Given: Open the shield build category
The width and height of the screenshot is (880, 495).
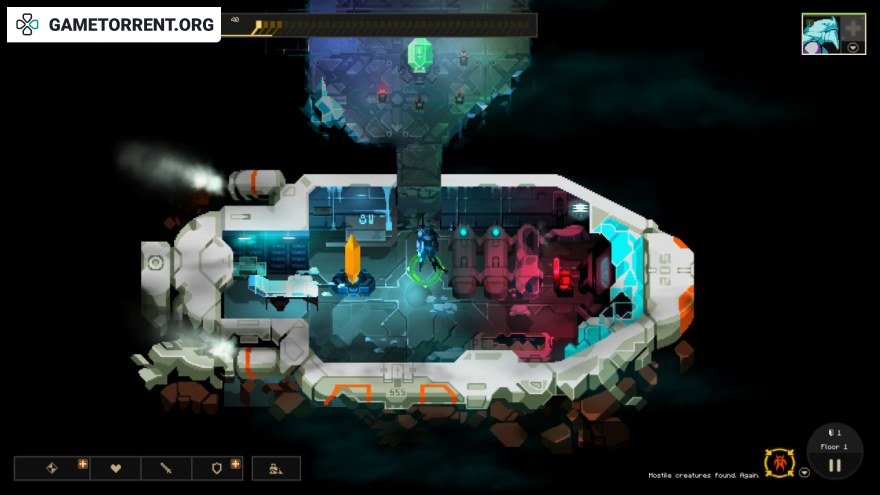Looking at the screenshot, I should tap(217, 468).
